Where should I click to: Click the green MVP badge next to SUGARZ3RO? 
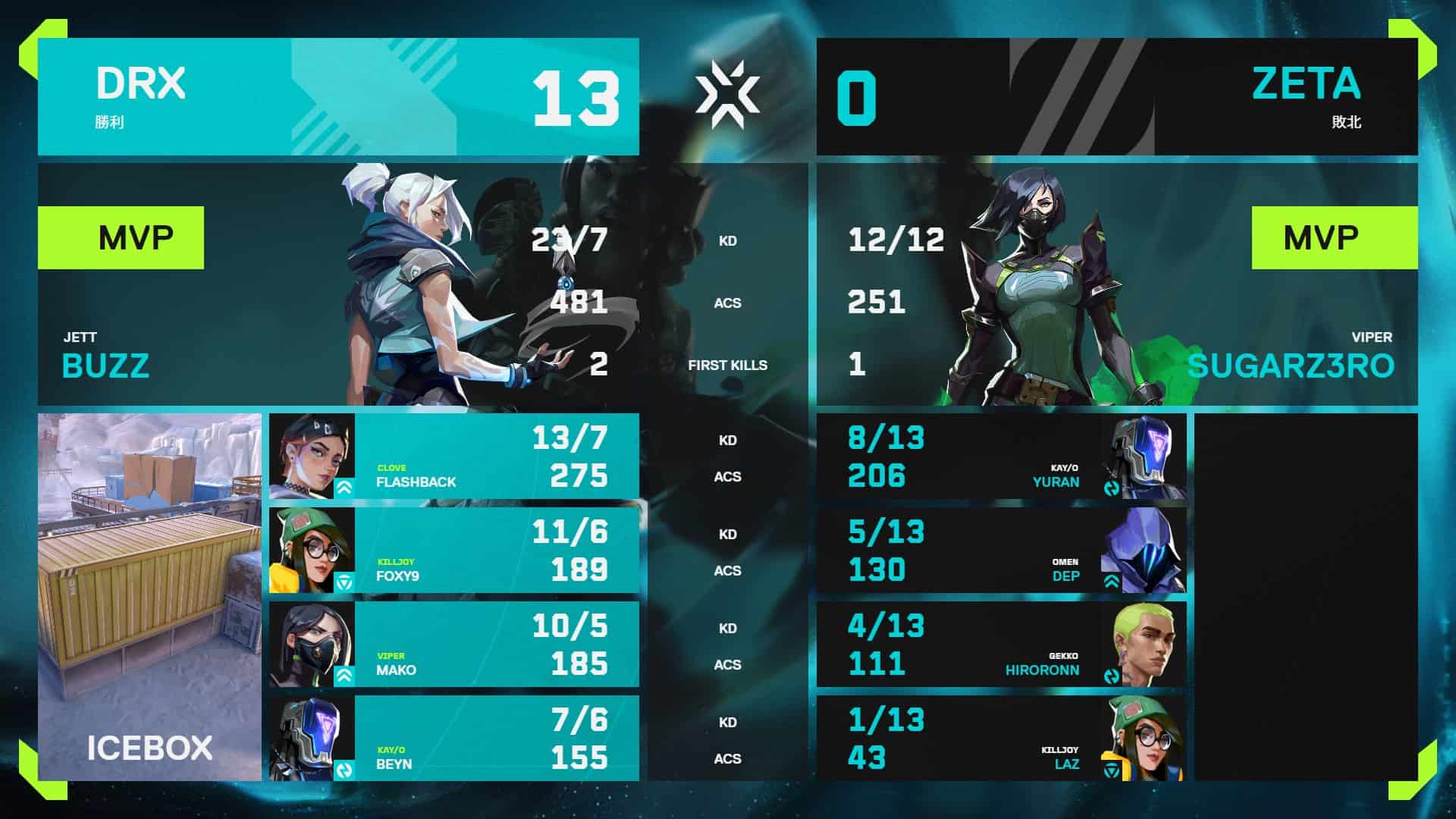coord(1334,237)
